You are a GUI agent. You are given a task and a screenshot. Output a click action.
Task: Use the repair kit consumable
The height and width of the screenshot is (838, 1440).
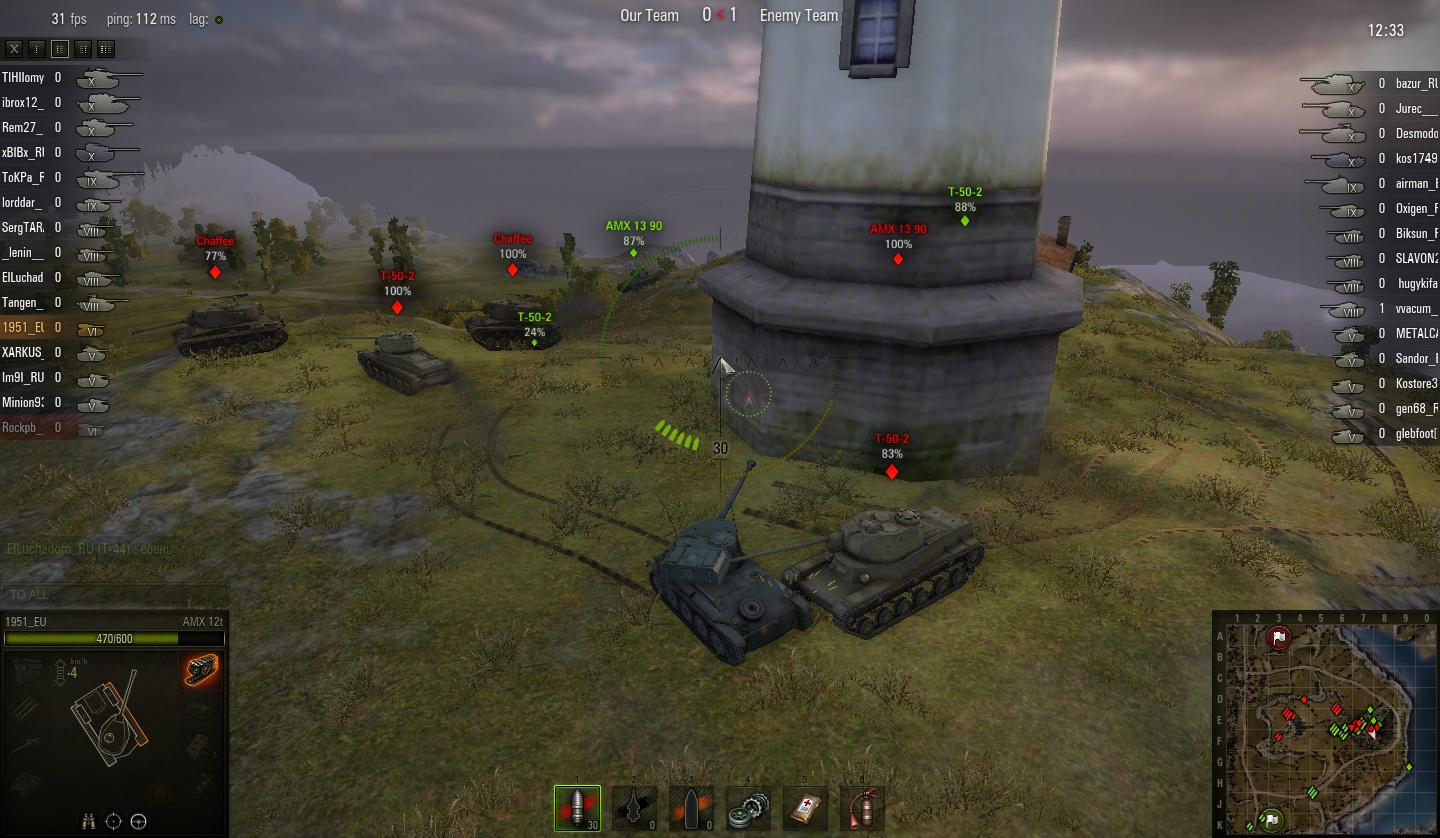click(x=748, y=808)
